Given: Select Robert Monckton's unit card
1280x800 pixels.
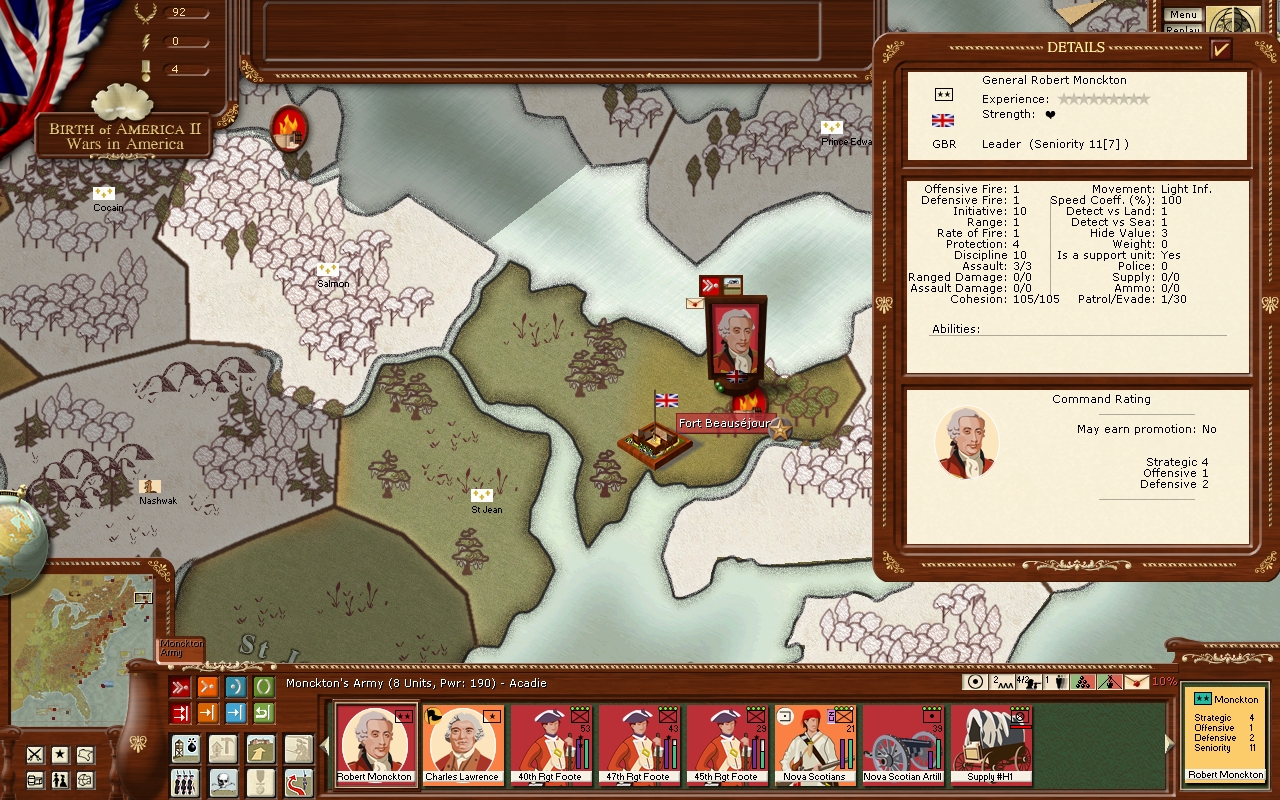Looking at the screenshot, I should 375,745.
